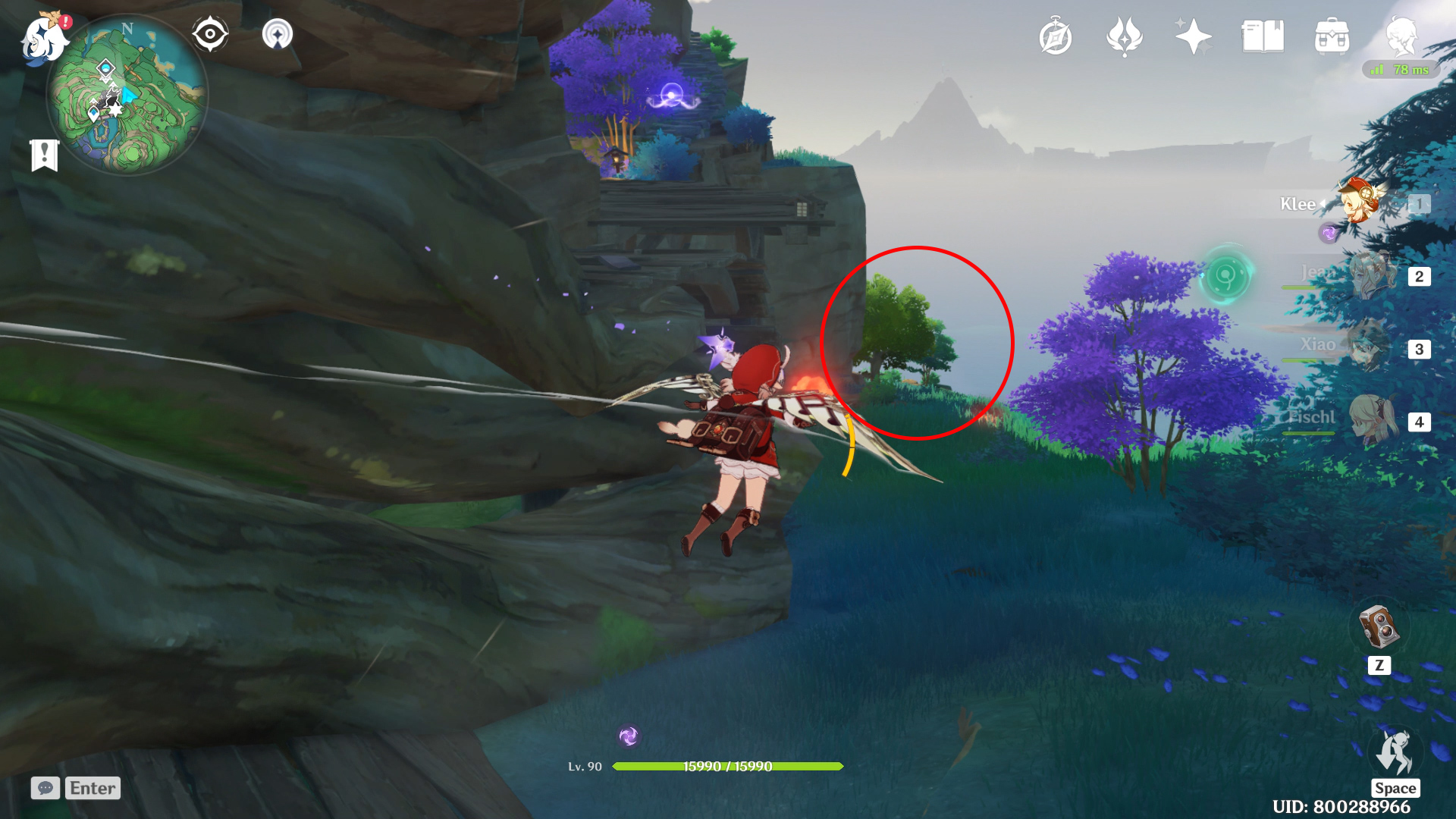Open the Inventory bag icon
The width and height of the screenshot is (1456, 819).
(1332, 37)
